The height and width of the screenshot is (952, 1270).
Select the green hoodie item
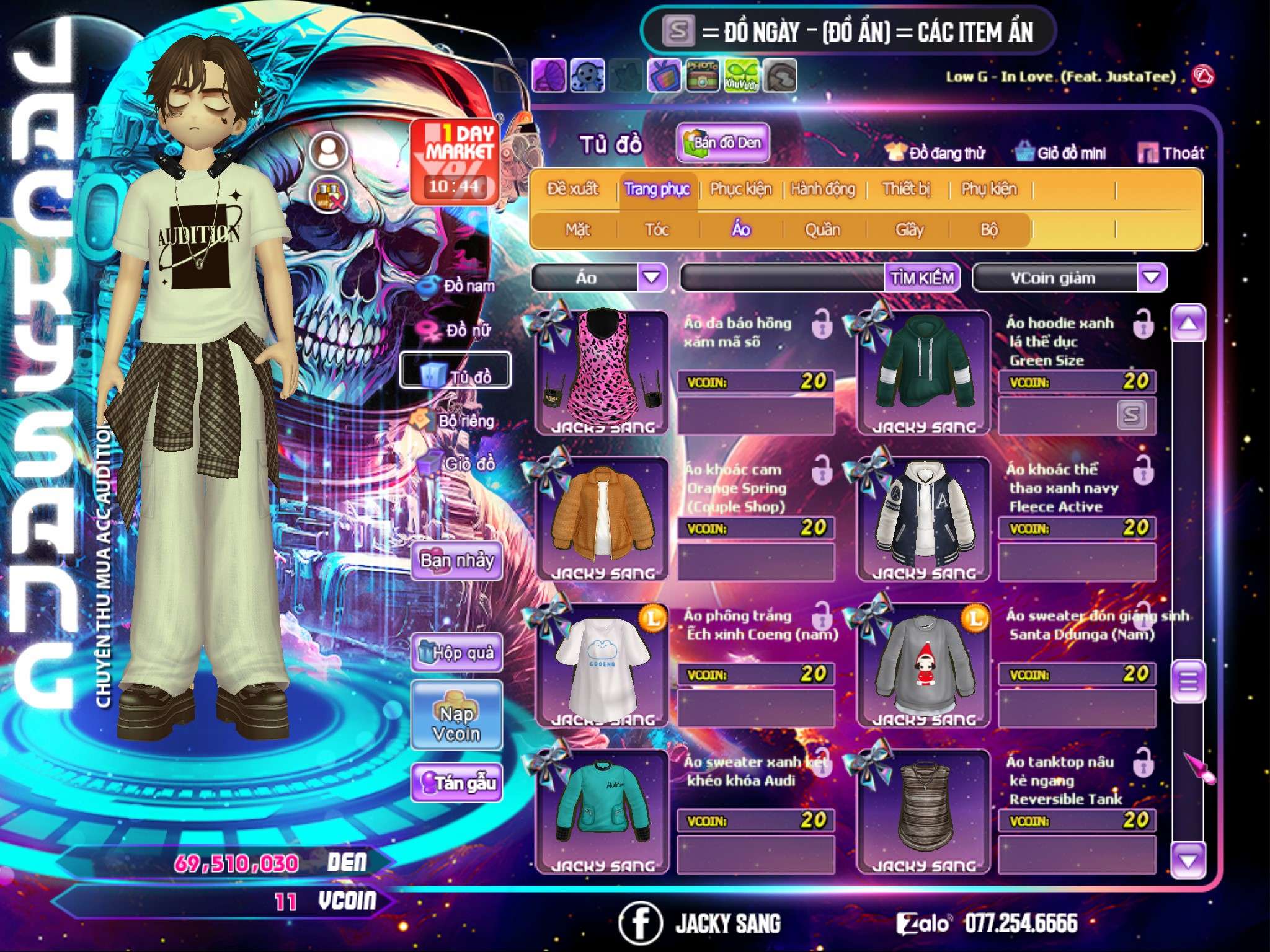coord(924,372)
